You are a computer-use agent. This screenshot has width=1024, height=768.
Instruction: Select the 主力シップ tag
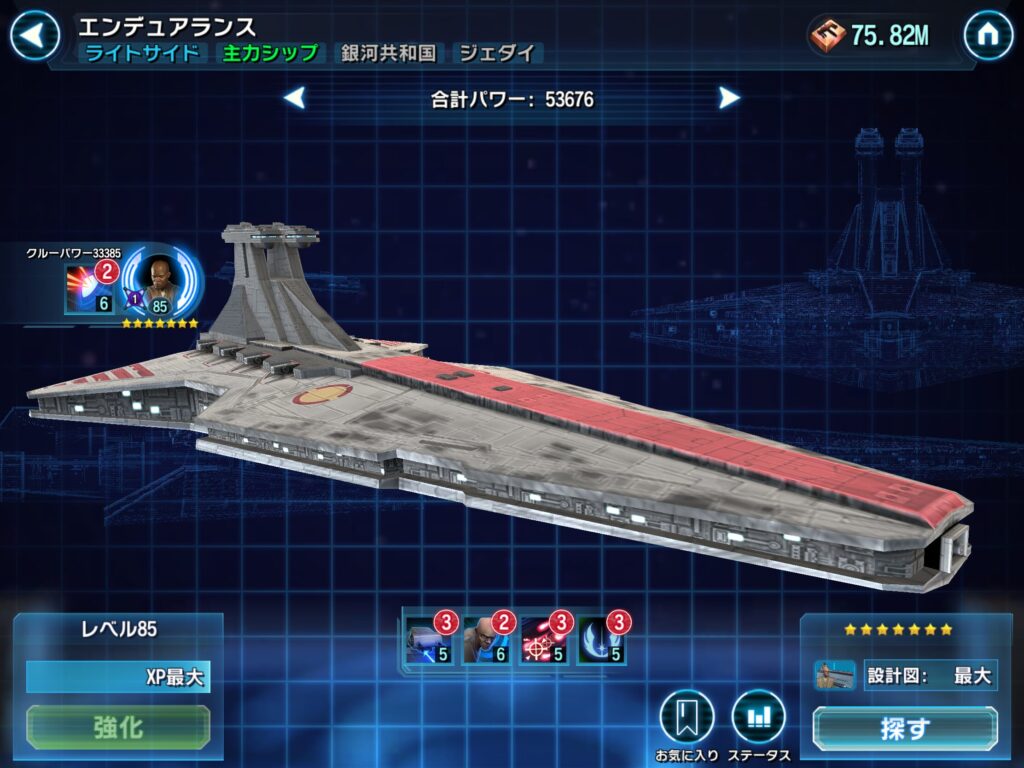pos(270,54)
